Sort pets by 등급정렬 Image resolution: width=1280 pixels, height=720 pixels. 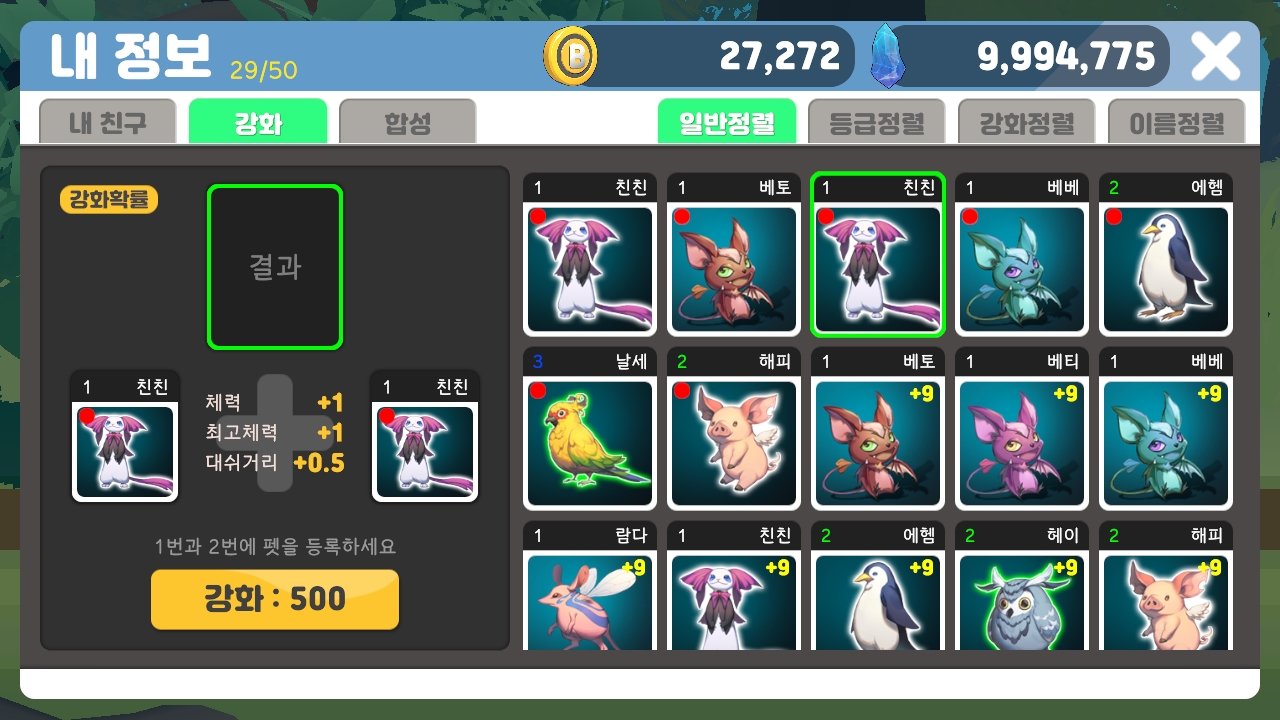pos(877,118)
